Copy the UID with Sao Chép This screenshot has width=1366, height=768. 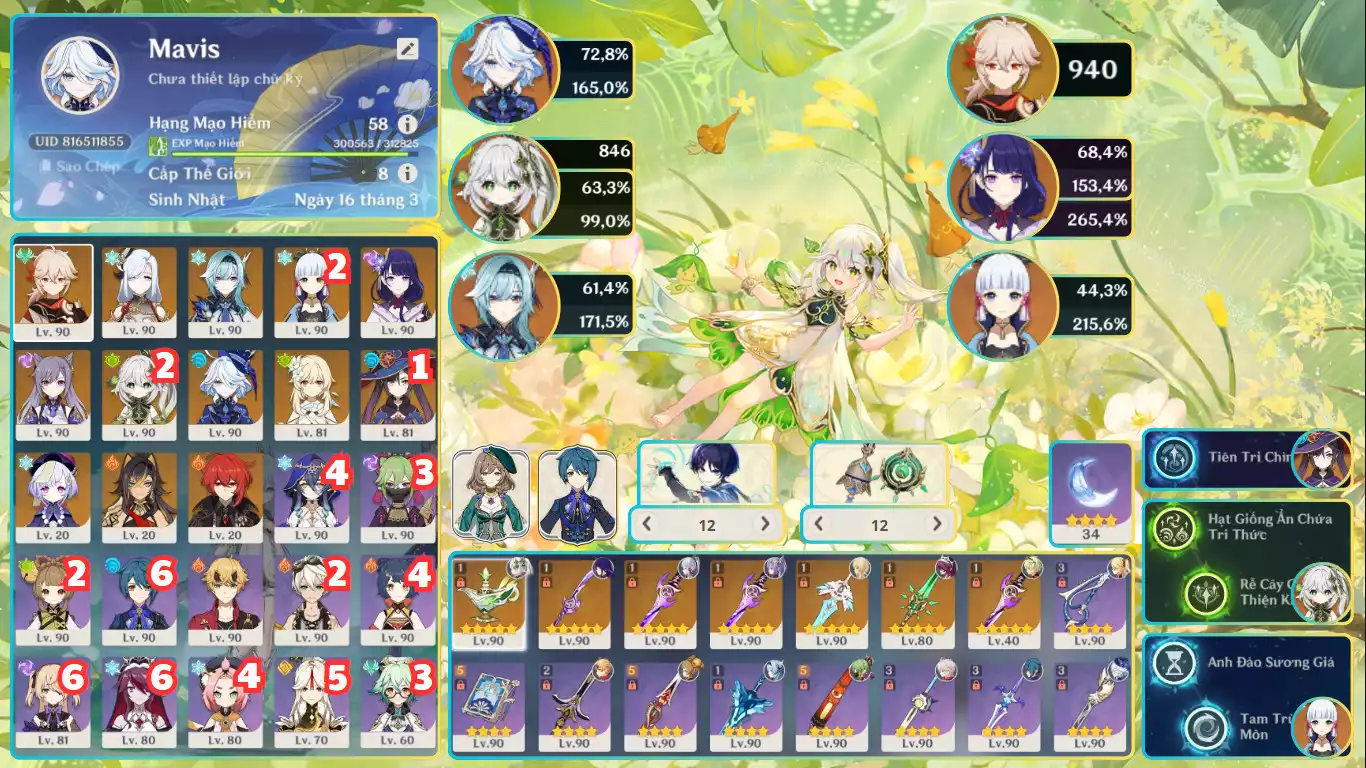coord(76,166)
